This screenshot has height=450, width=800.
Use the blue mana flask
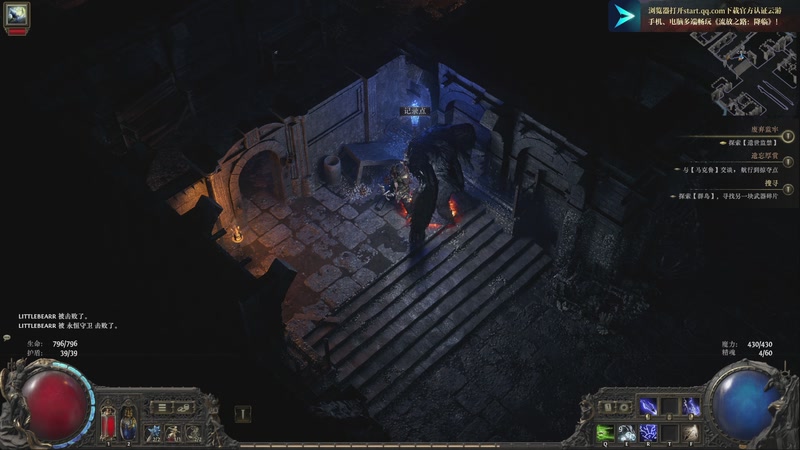(x=127, y=423)
